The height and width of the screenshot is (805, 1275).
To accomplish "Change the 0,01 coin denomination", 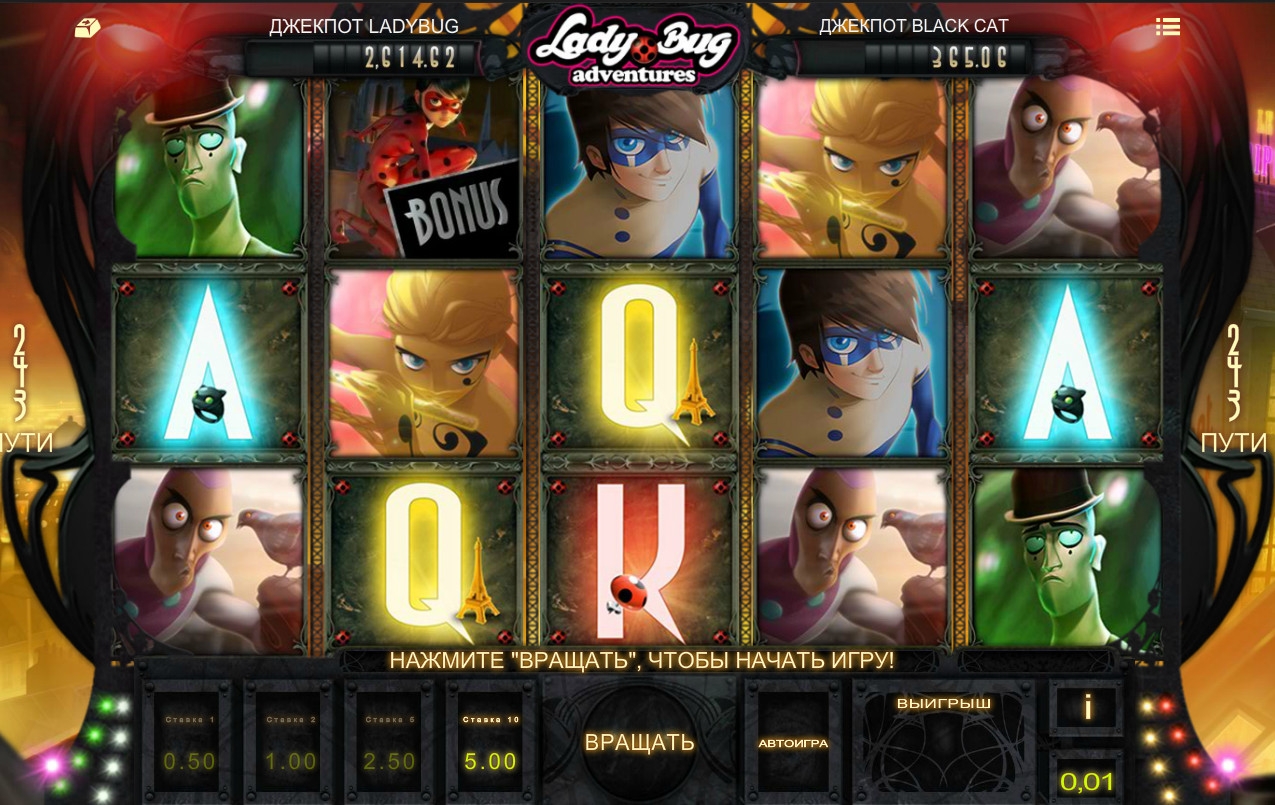I will click(x=1087, y=781).
